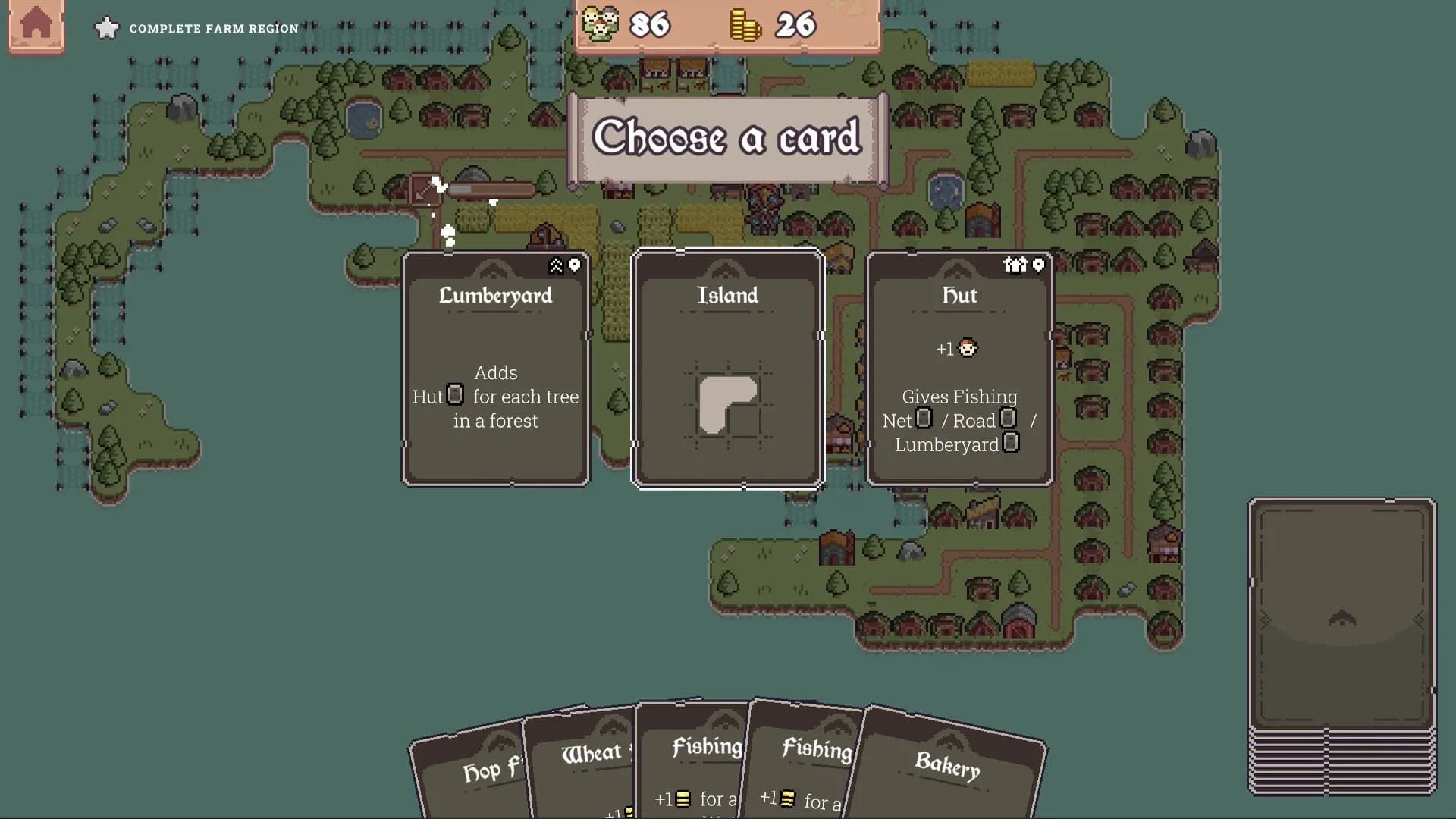The width and height of the screenshot is (1456, 819).
Task: Click the huts icon on the Hut card
Action: (1017, 265)
